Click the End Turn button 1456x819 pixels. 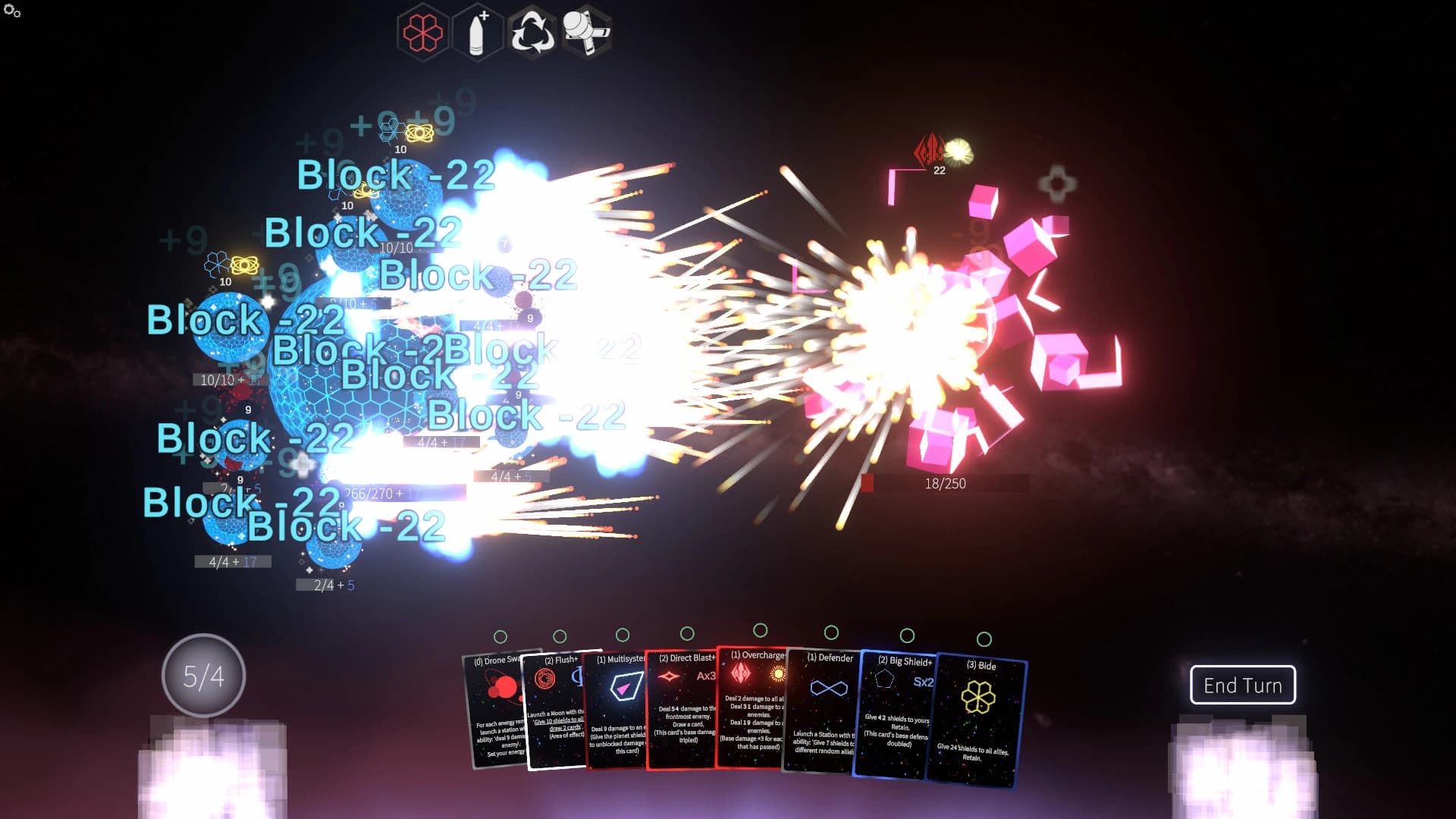[1242, 685]
